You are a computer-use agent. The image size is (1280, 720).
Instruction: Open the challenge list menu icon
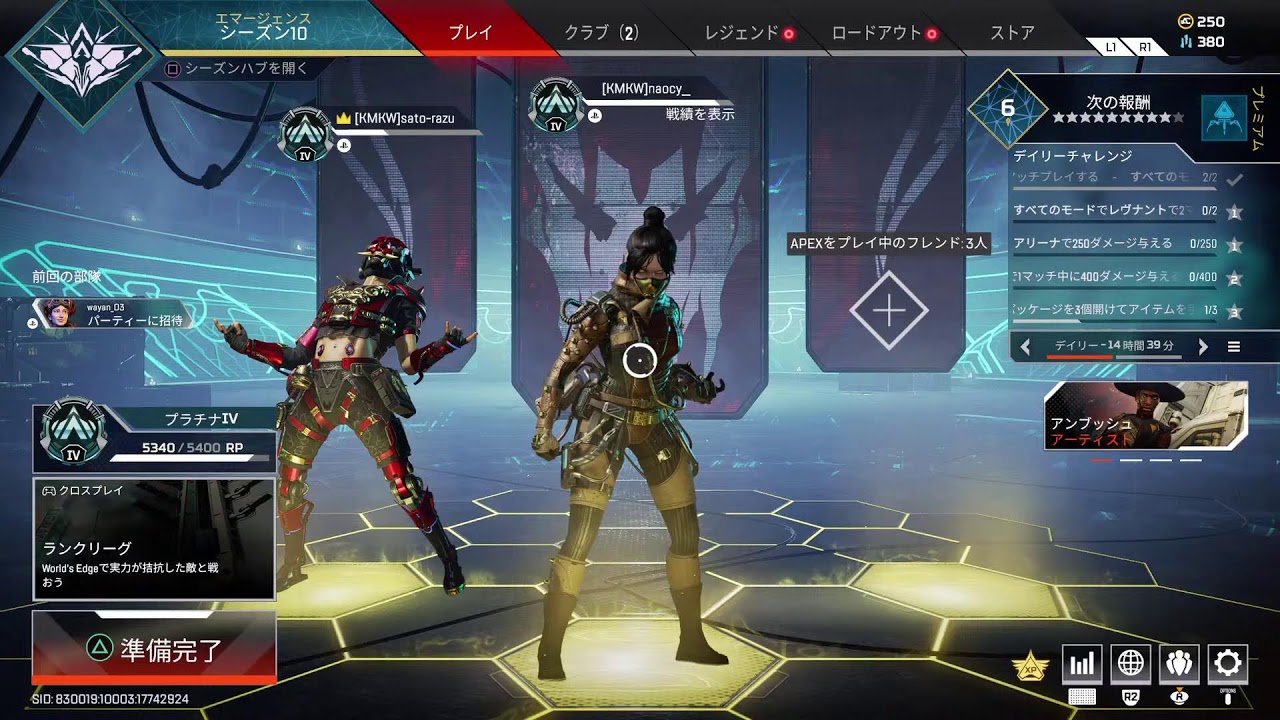pyautogui.click(x=1234, y=347)
